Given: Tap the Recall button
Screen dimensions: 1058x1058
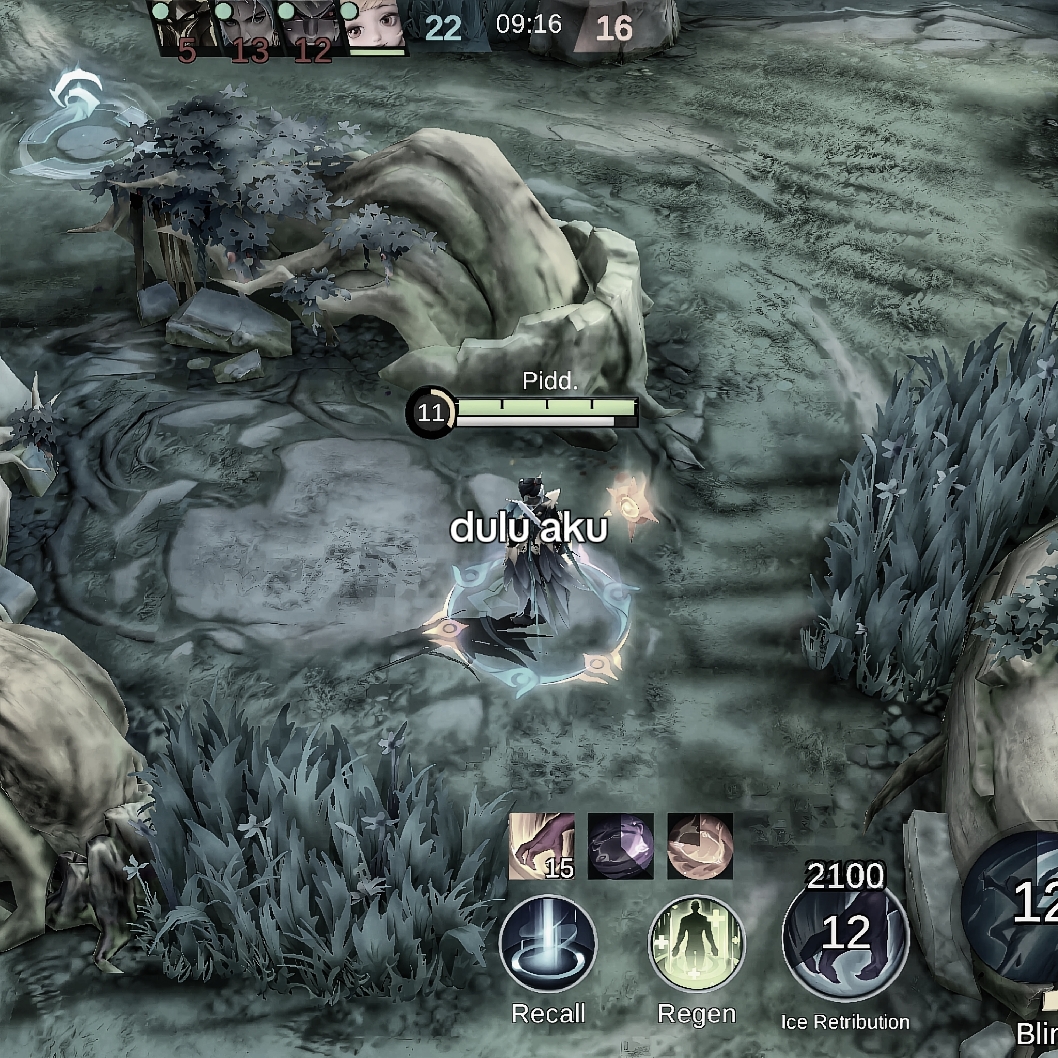Looking at the screenshot, I should pos(547,944).
